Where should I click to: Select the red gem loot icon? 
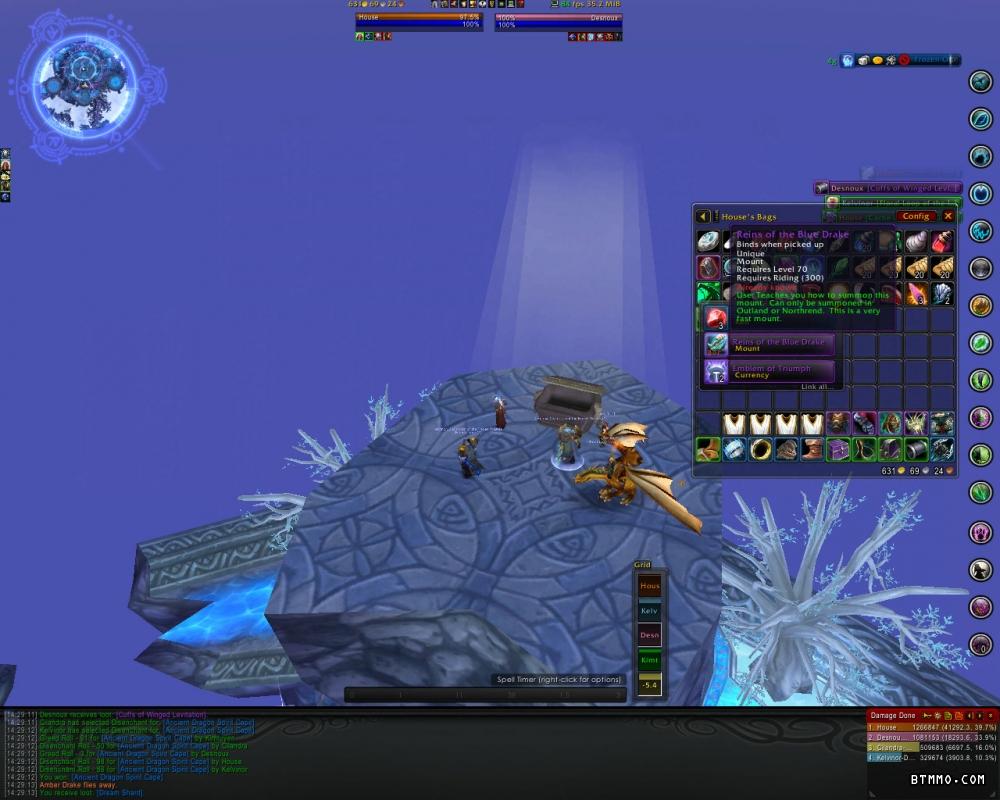(716, 318)
